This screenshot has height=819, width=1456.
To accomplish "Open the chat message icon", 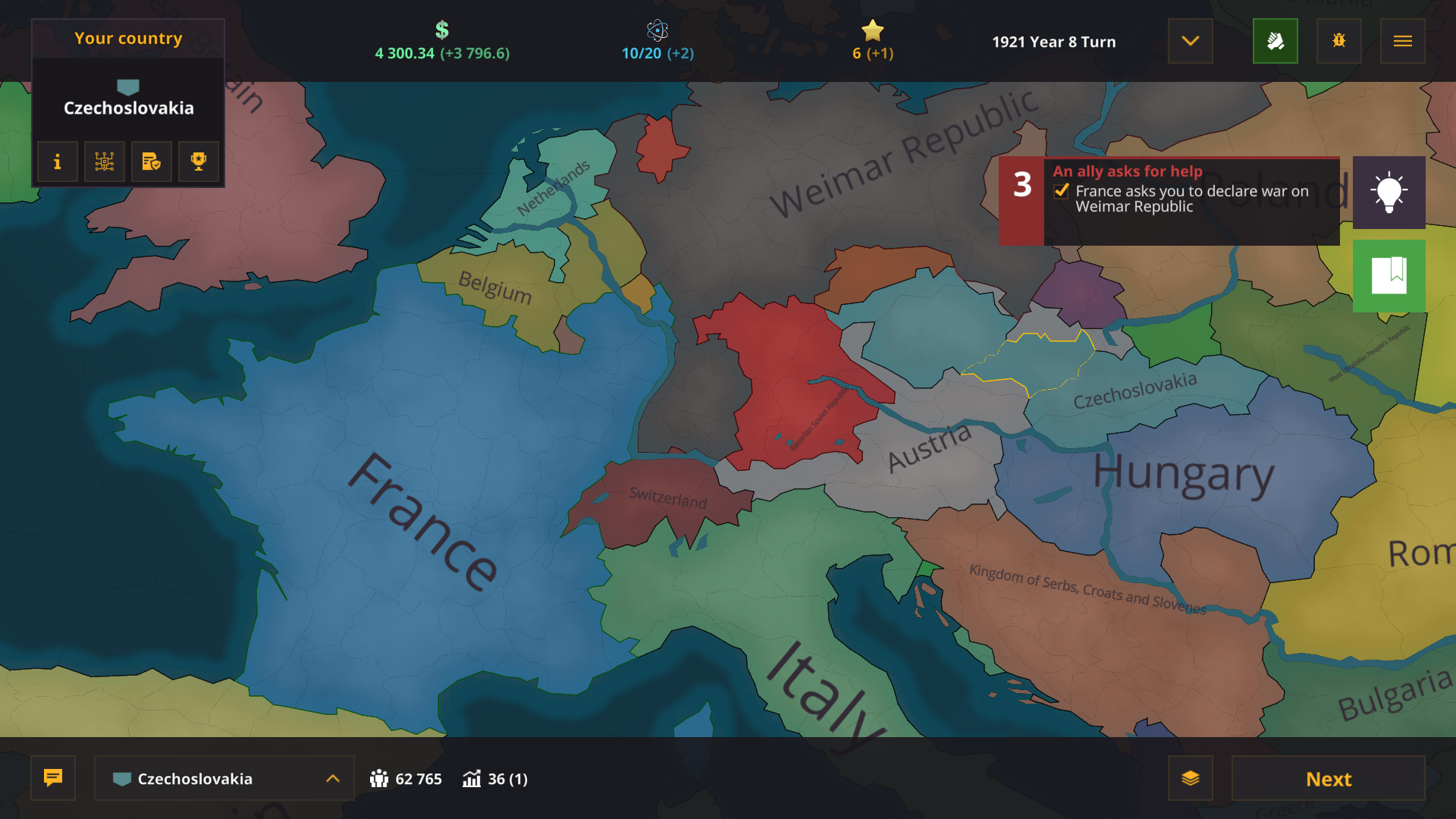I will [52, 778].
